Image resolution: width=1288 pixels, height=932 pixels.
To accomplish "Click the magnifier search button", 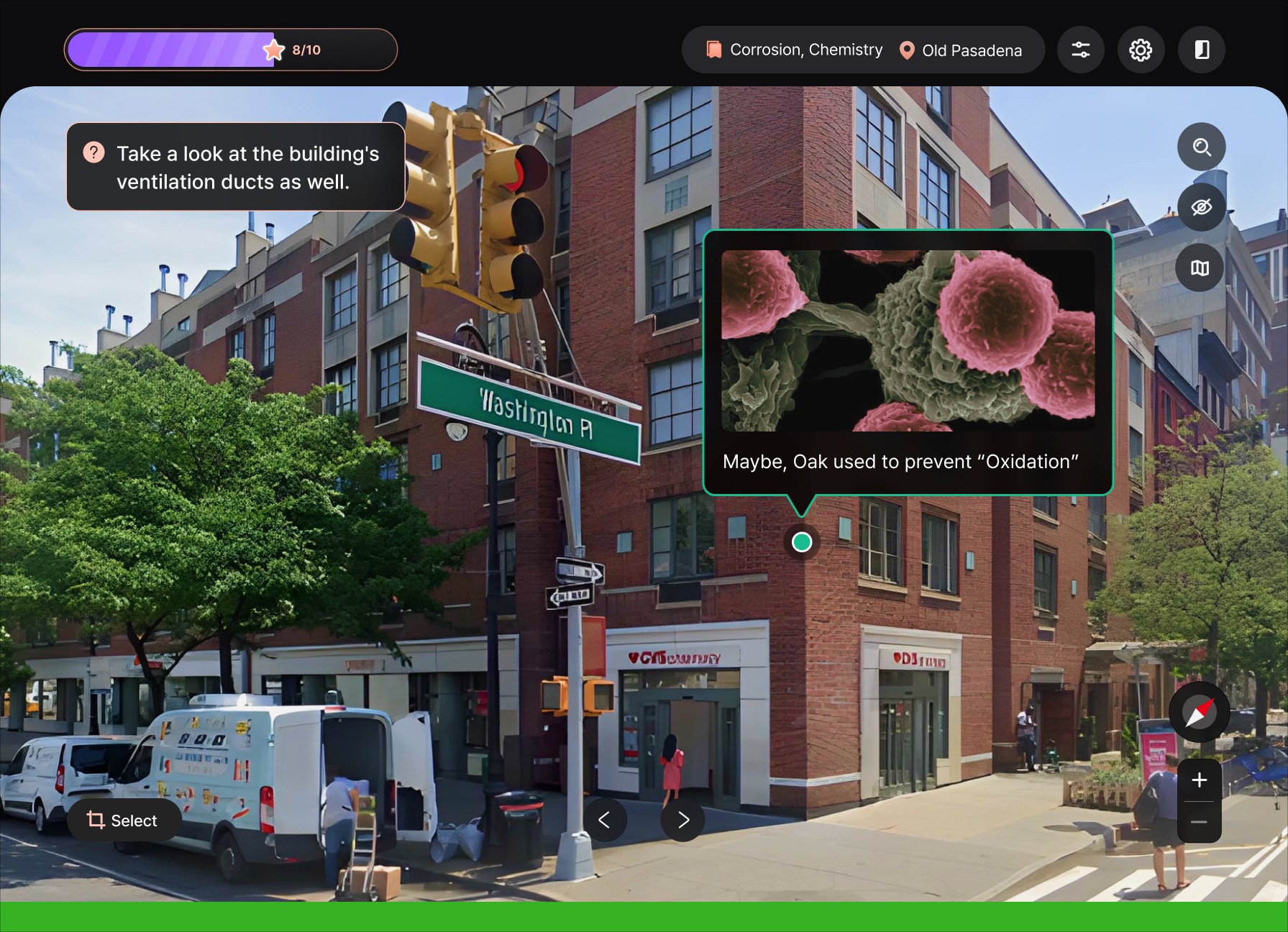I will pos(1201,147).
